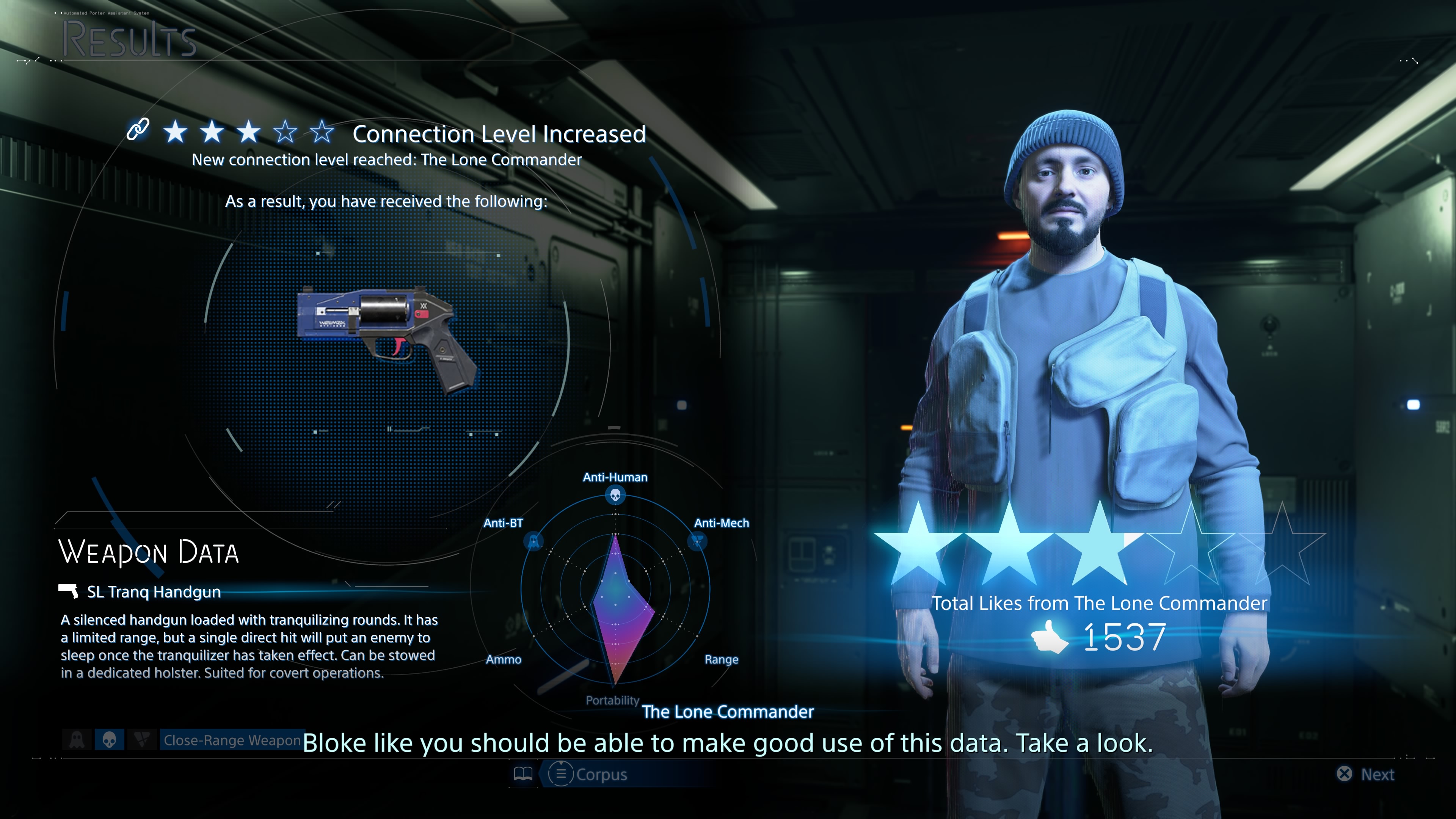Image resolution: width=1456 pixels, height=819 pixels.
Task: Select the highlighted skull weapon-type icon
Action: click(109, 740)
